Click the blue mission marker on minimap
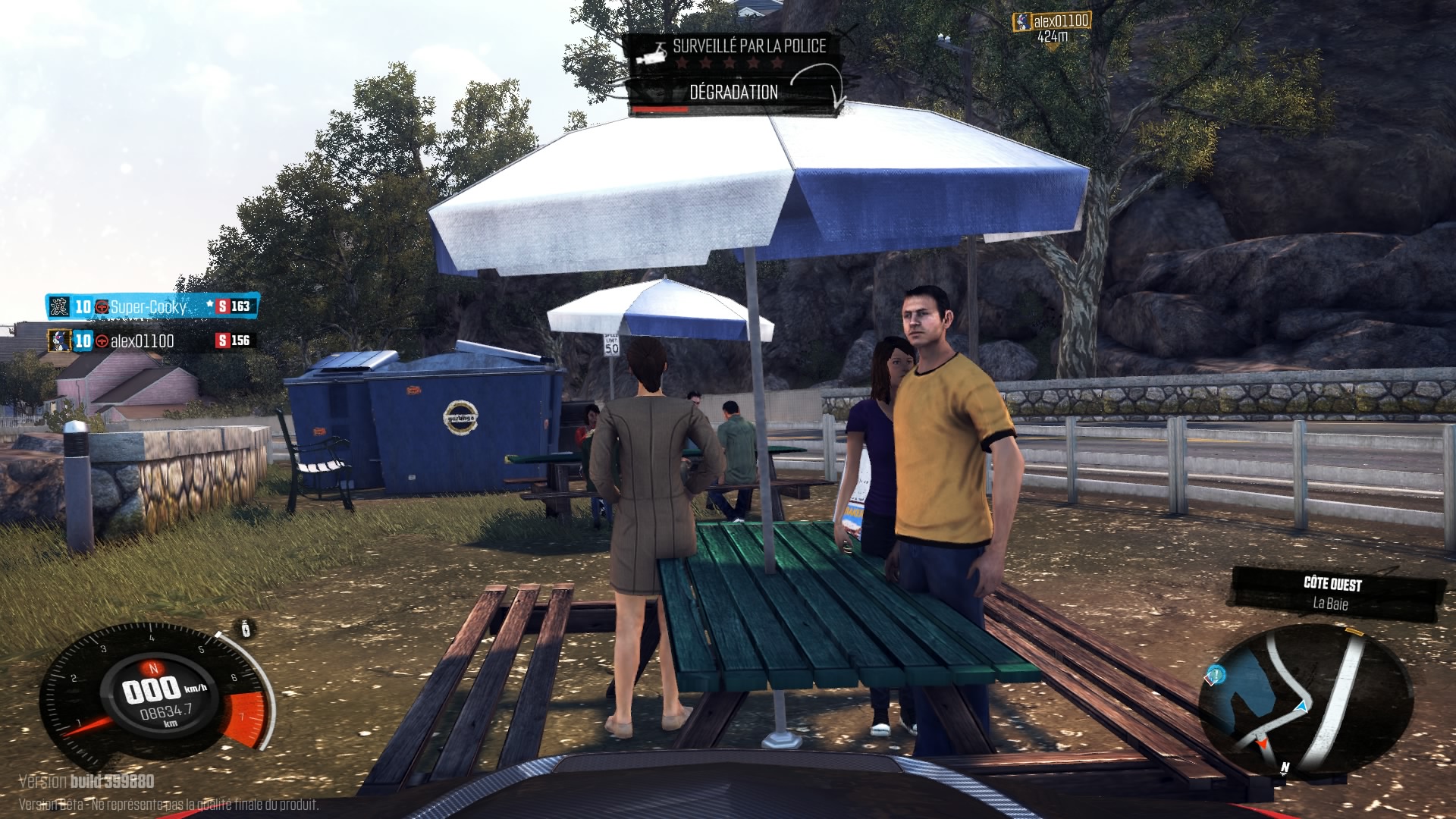Image resolution: width=1456 pixels, height=819 pixels. click(x=1215, y=673)
